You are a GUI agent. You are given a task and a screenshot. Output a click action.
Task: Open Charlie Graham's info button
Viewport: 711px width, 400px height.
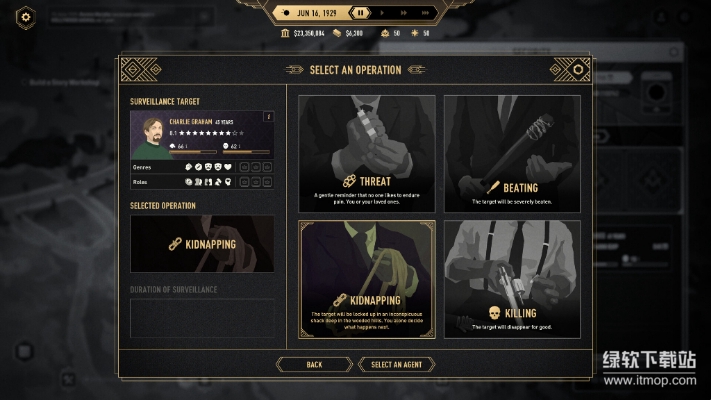tap(267, 117)
